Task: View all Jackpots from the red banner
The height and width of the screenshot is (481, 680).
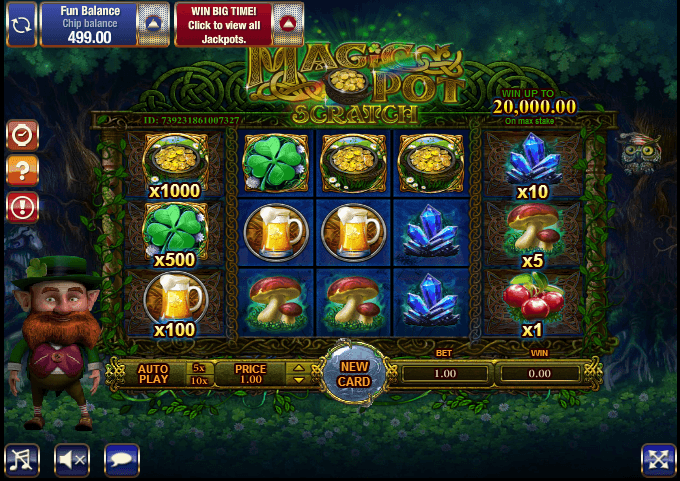Action: pyautogui.click(x=224, y=23)
